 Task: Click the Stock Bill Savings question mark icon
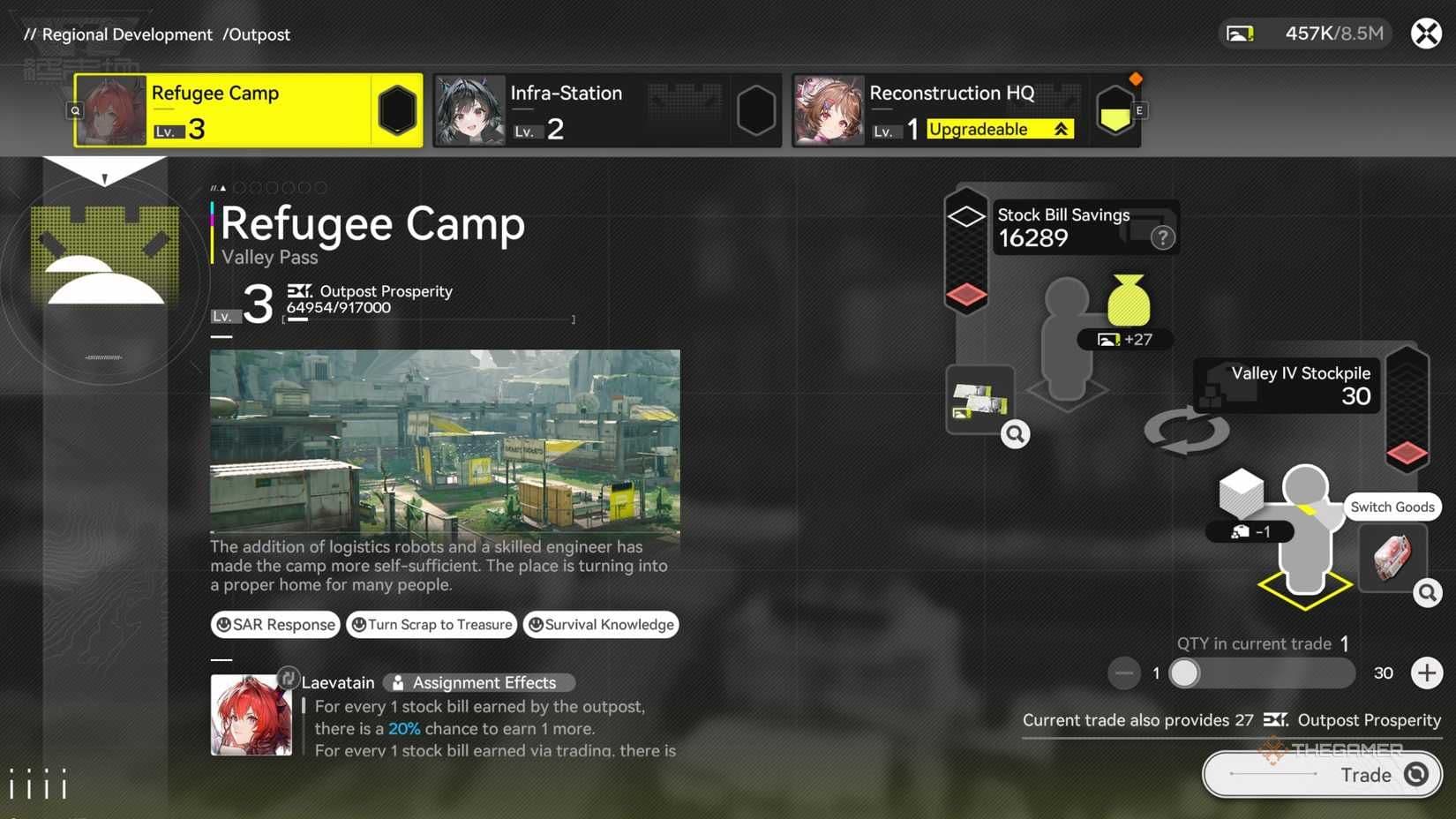[x=1163, y=237]
